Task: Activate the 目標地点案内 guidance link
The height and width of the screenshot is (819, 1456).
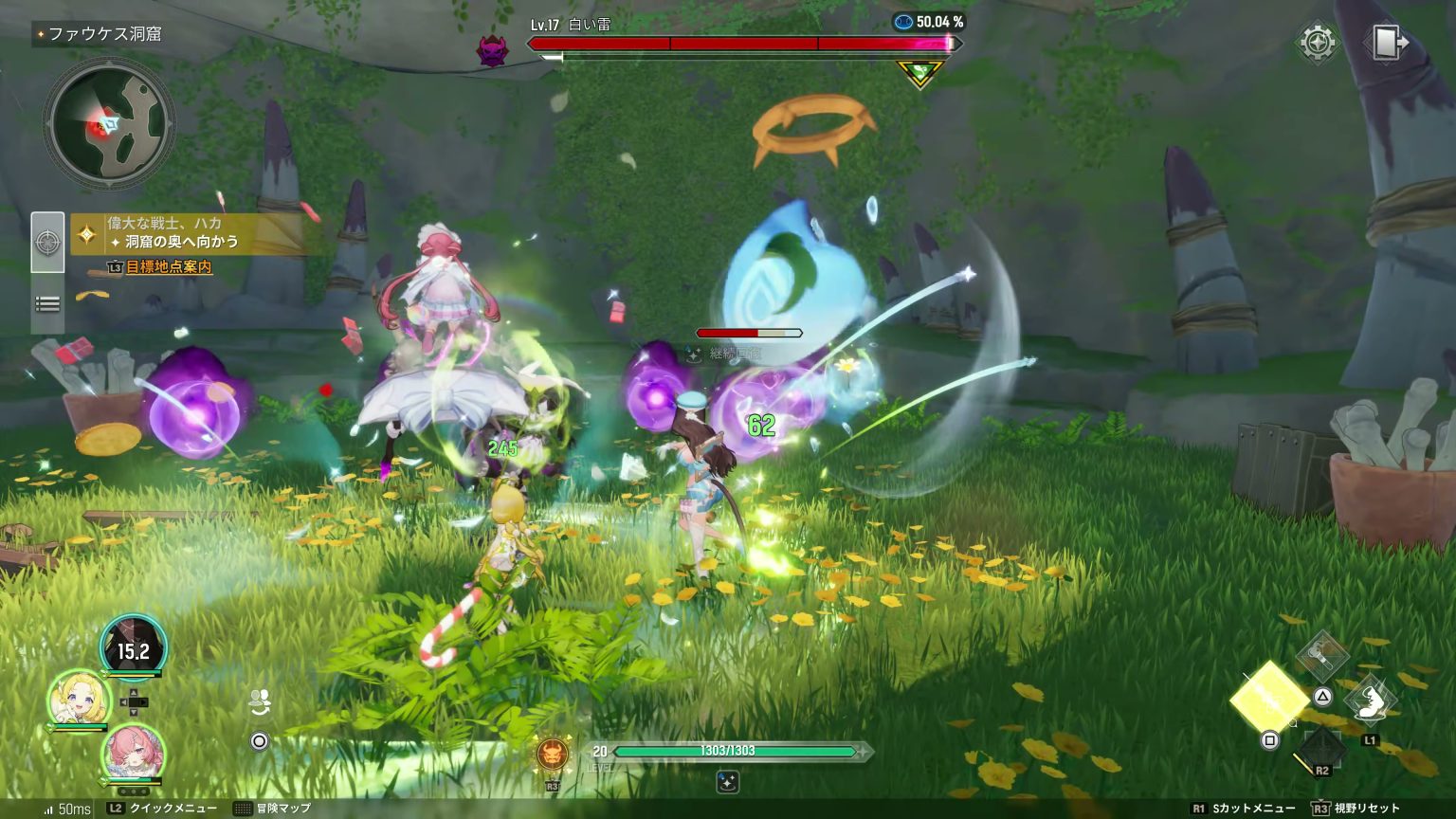Action: point(169,267)
